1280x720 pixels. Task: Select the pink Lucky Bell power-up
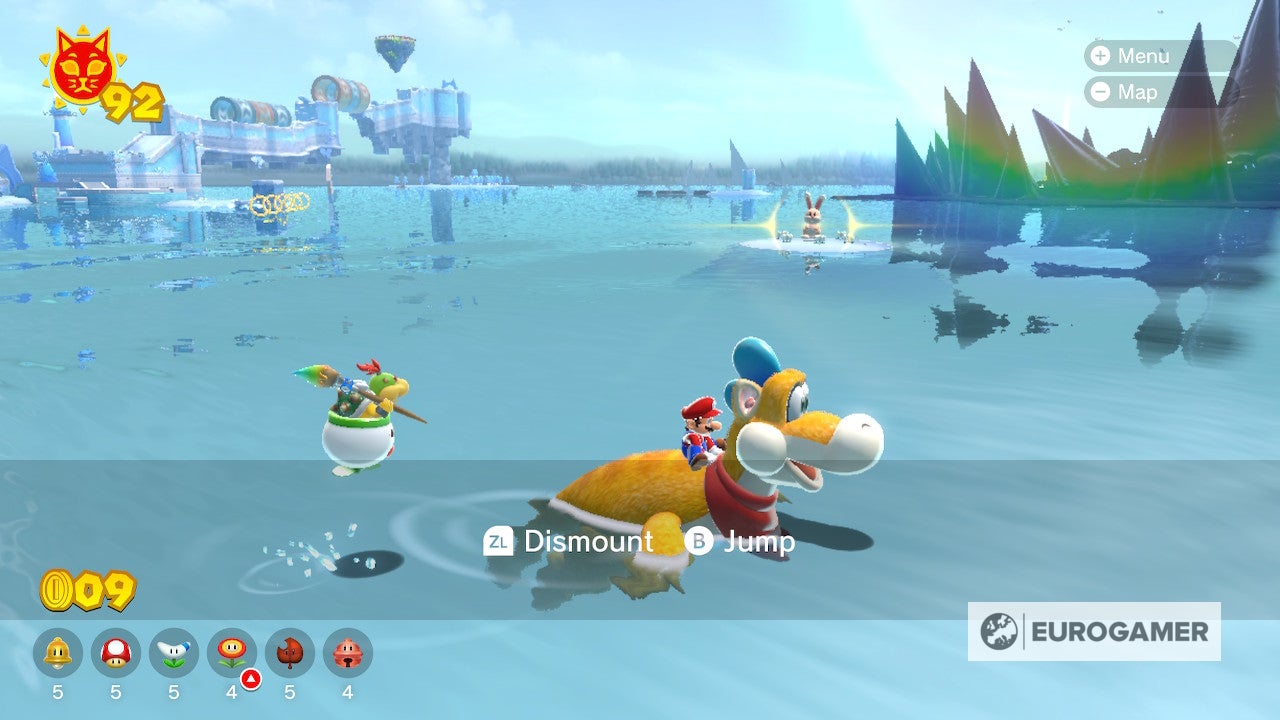[348, 653]
